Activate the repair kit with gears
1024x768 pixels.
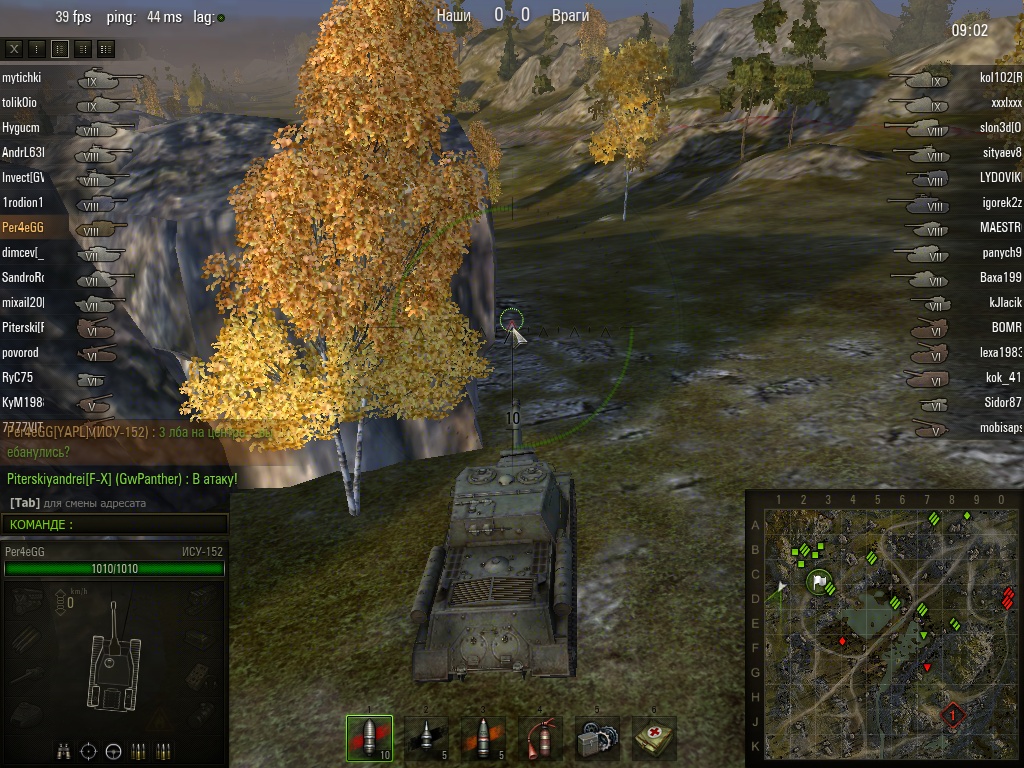pos(597,739)
